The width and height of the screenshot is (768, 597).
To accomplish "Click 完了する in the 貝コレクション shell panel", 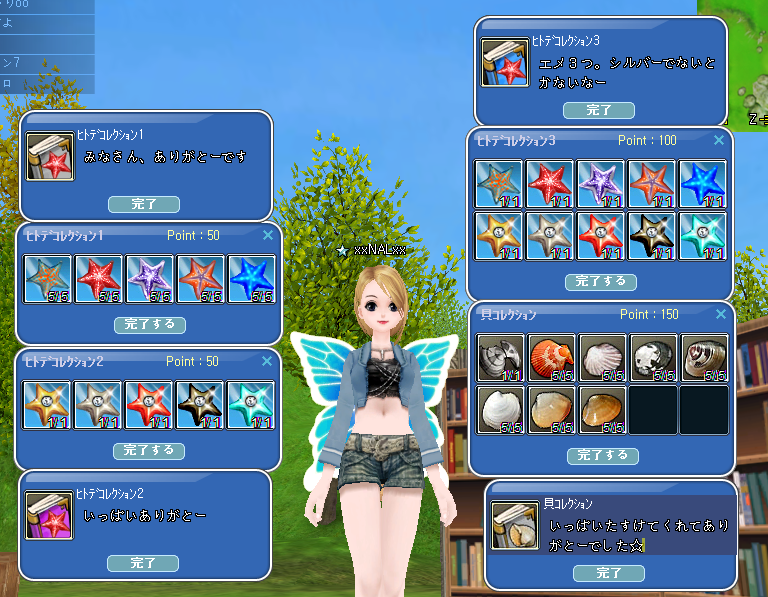I will [602, 455].
